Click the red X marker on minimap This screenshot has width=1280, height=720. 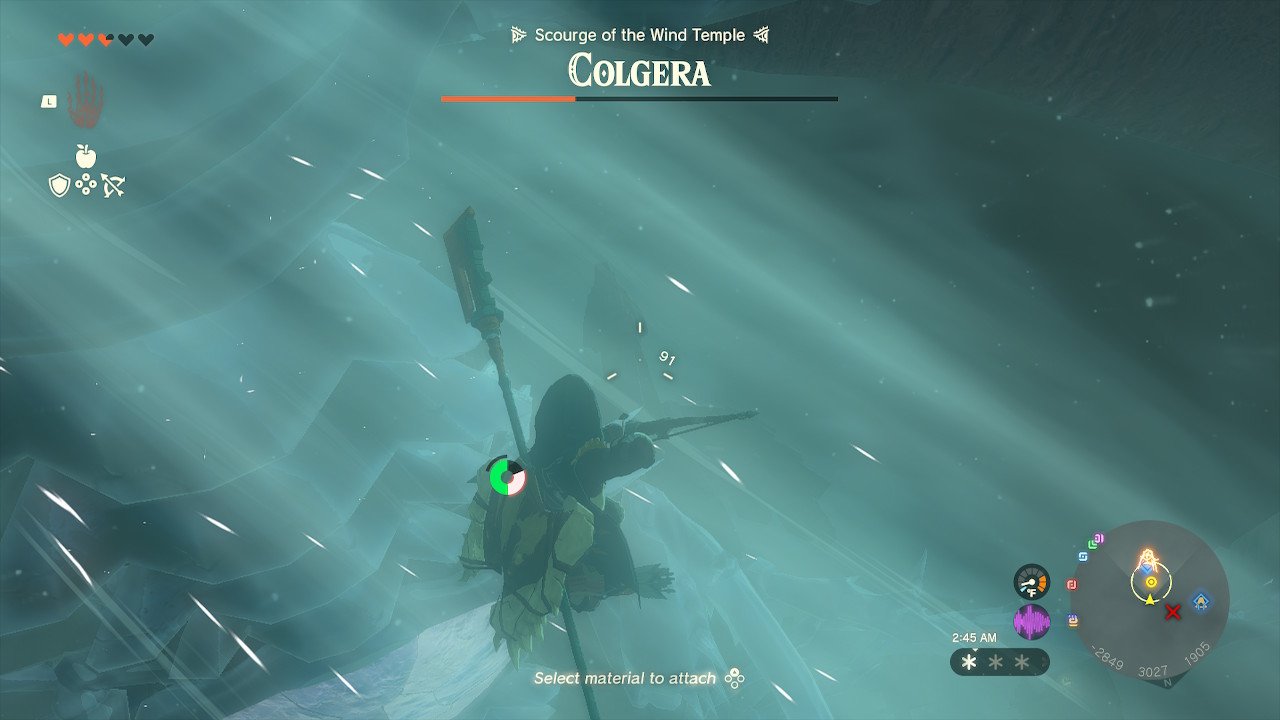point(1173,611)
